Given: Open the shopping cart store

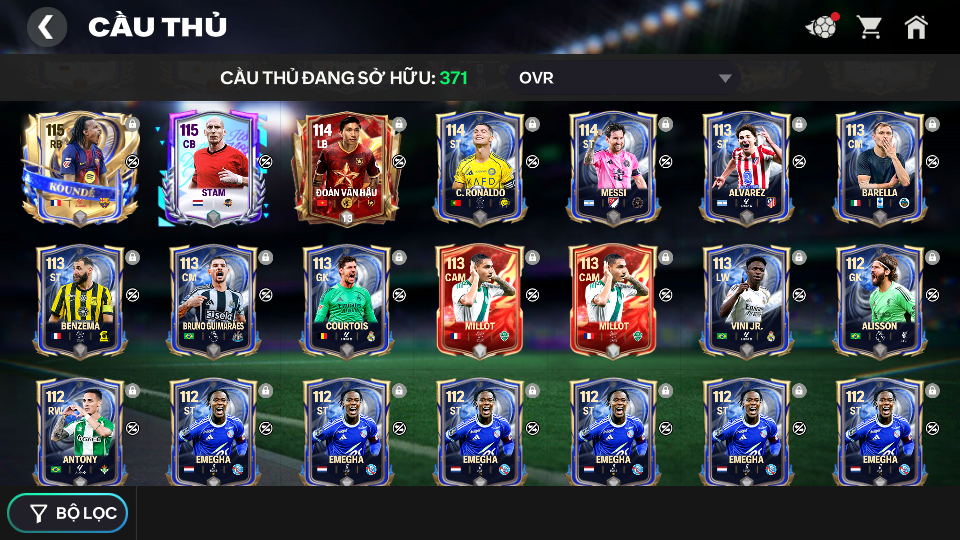Looking at the screenshot, I should click(869, 27).
